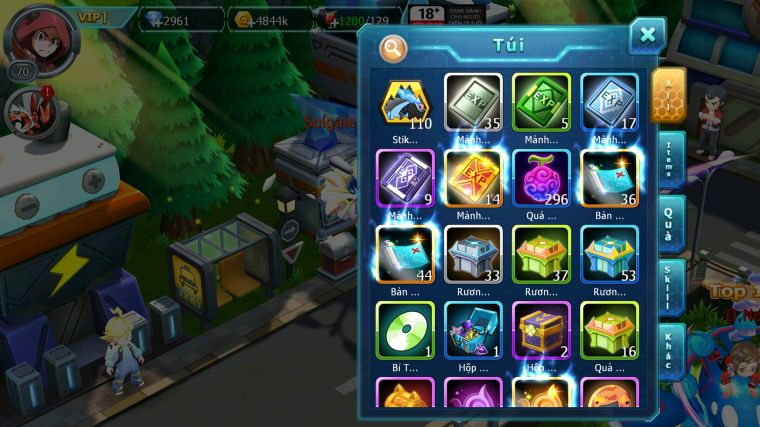This screenshot has height=427, width=760.
Task: Tap the orange magnifying glass search button
Action: [393, 46]
